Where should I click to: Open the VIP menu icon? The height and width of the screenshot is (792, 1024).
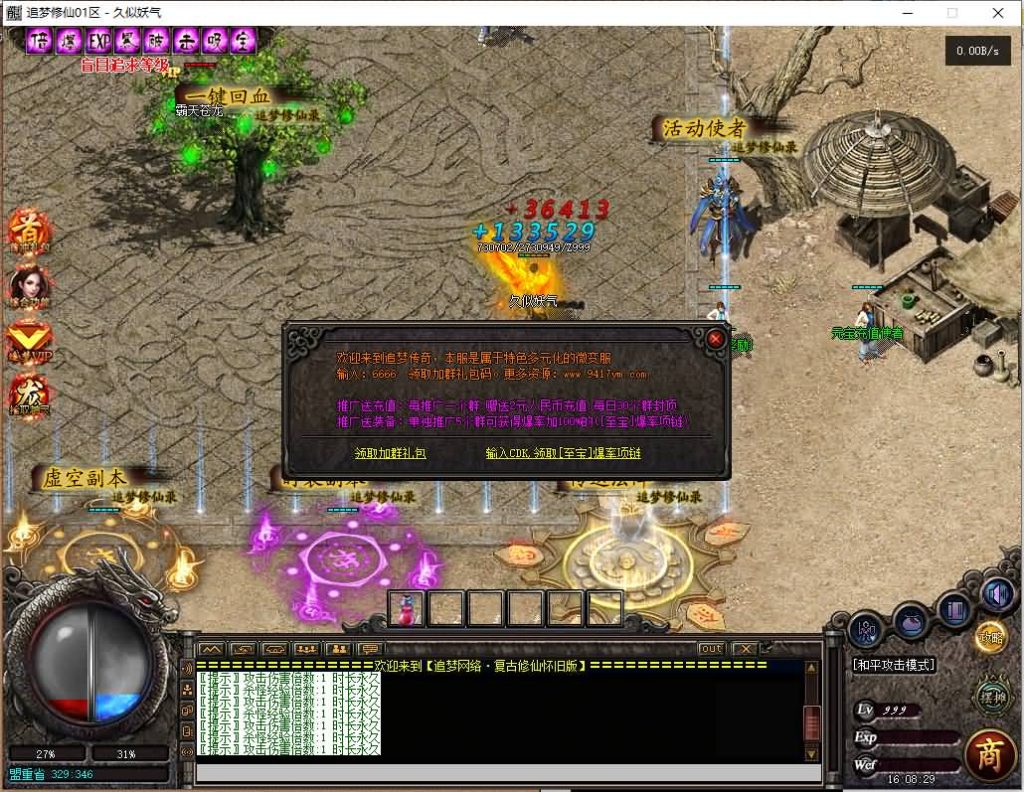(28, 340)
